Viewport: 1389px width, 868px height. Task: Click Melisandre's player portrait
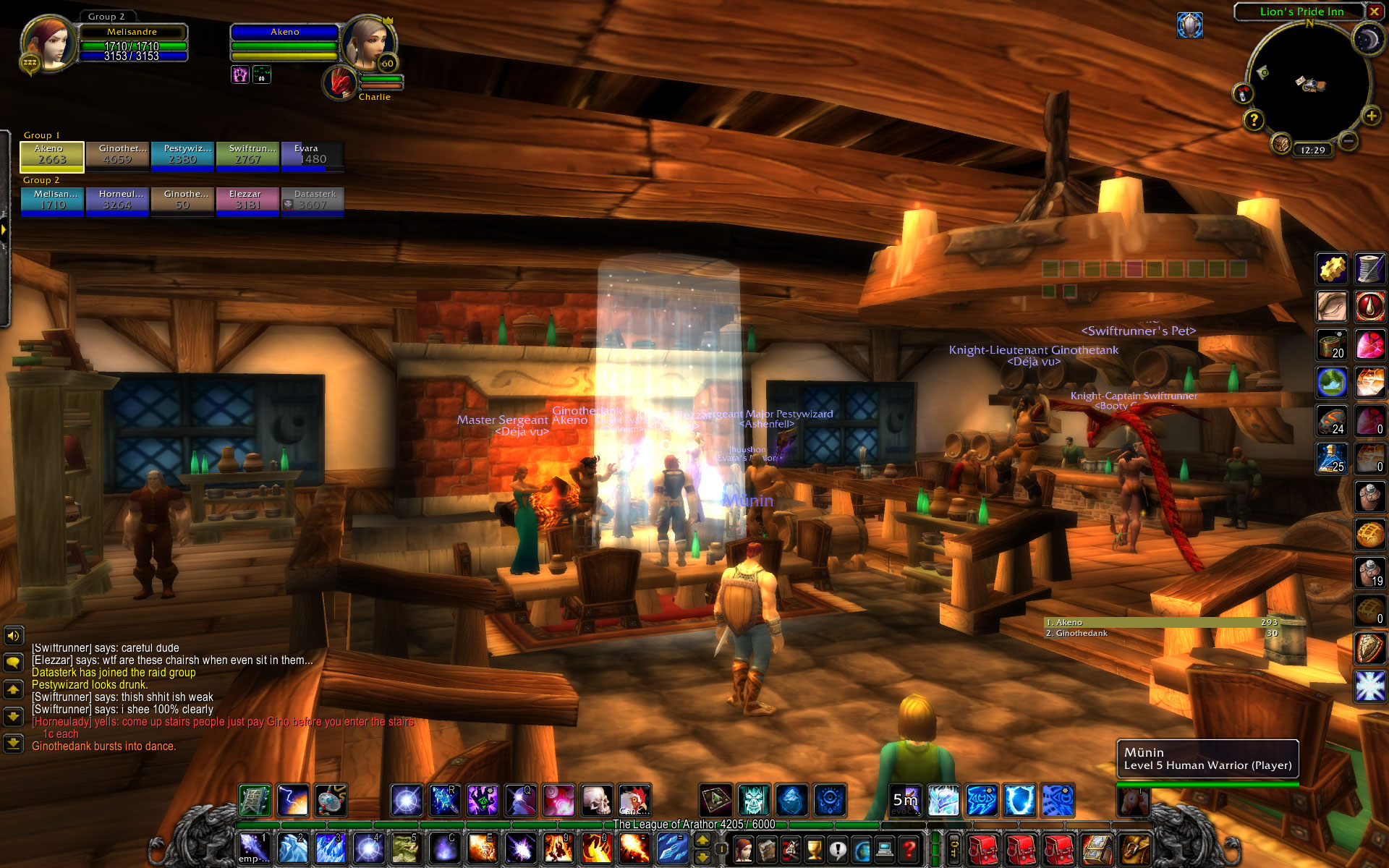tap(49, 43)
